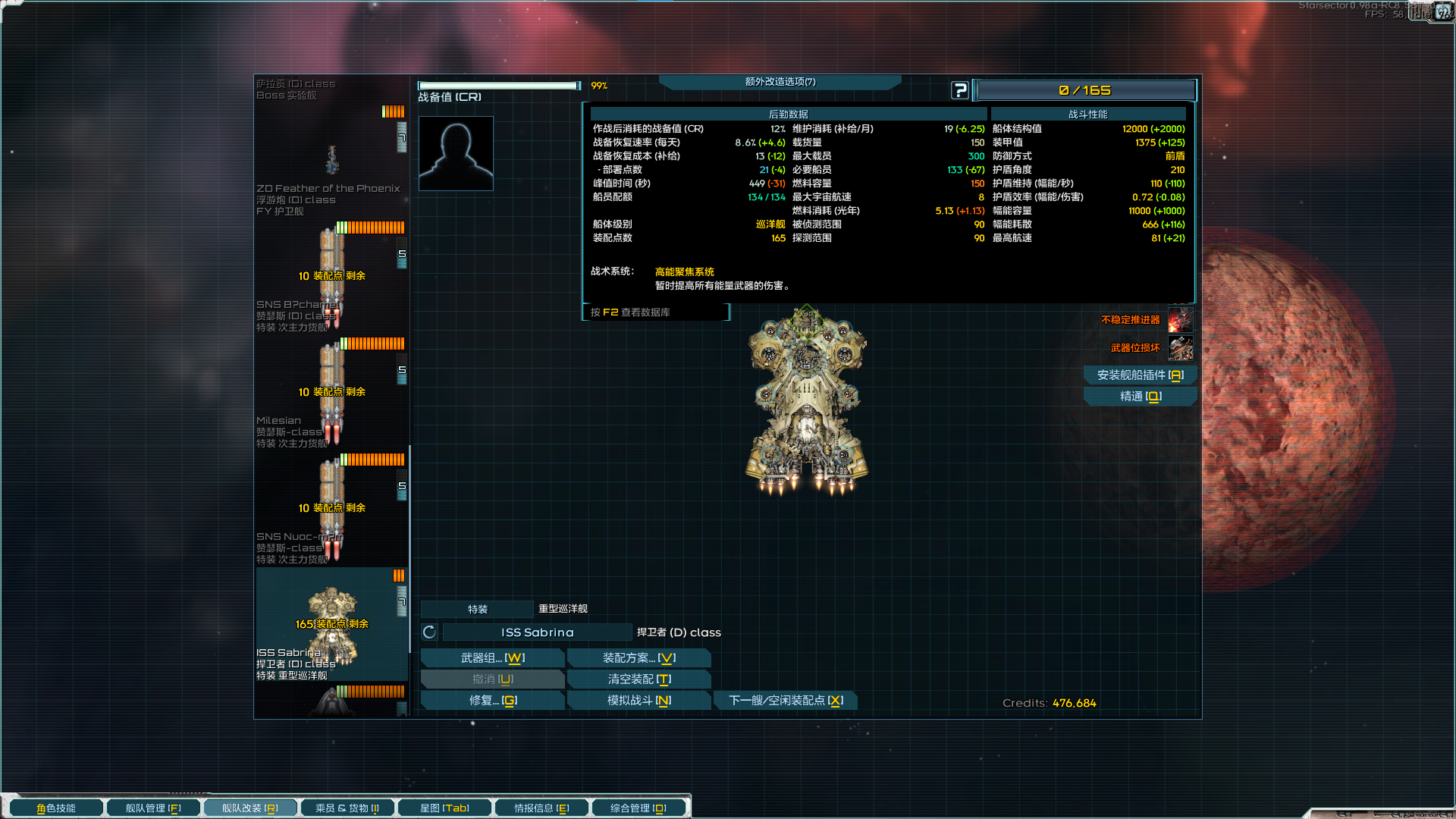Viewport: 1456px width, 819px height.
Task: Select the captain portrait slot
Action: pyautogui.click(x=456, y=153)
